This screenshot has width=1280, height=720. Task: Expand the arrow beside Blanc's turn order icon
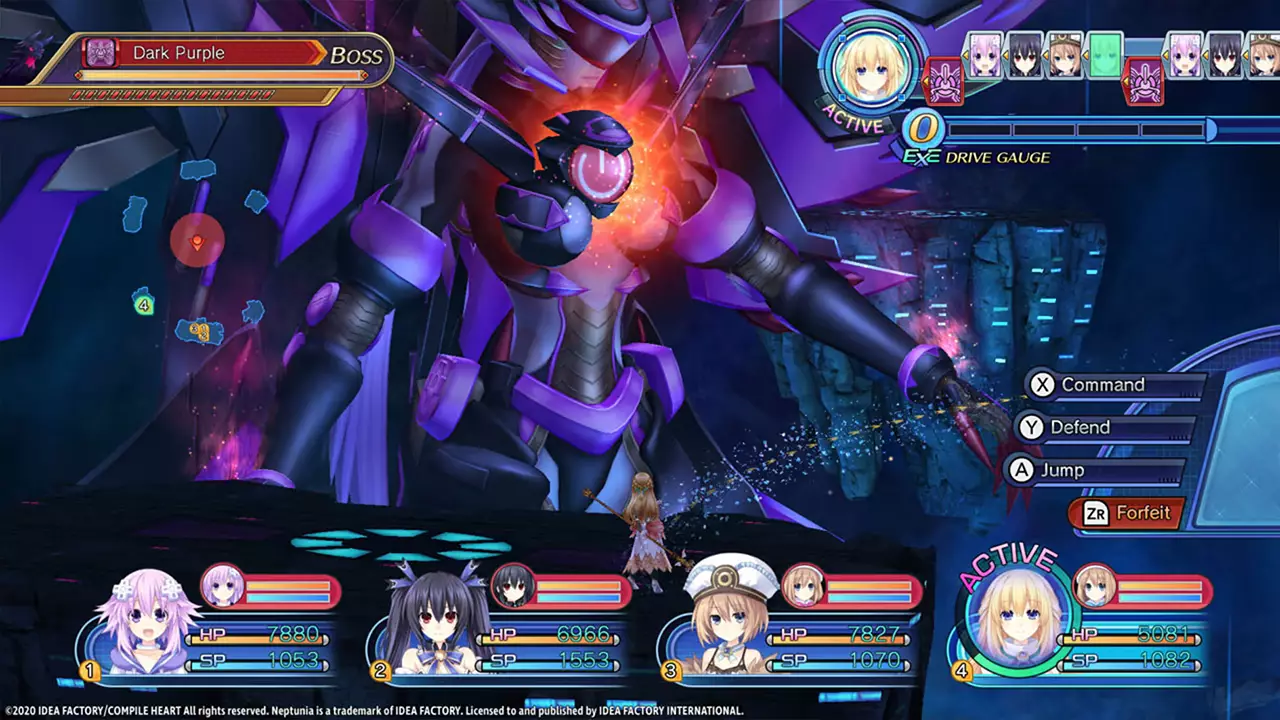pos(1044,56)
